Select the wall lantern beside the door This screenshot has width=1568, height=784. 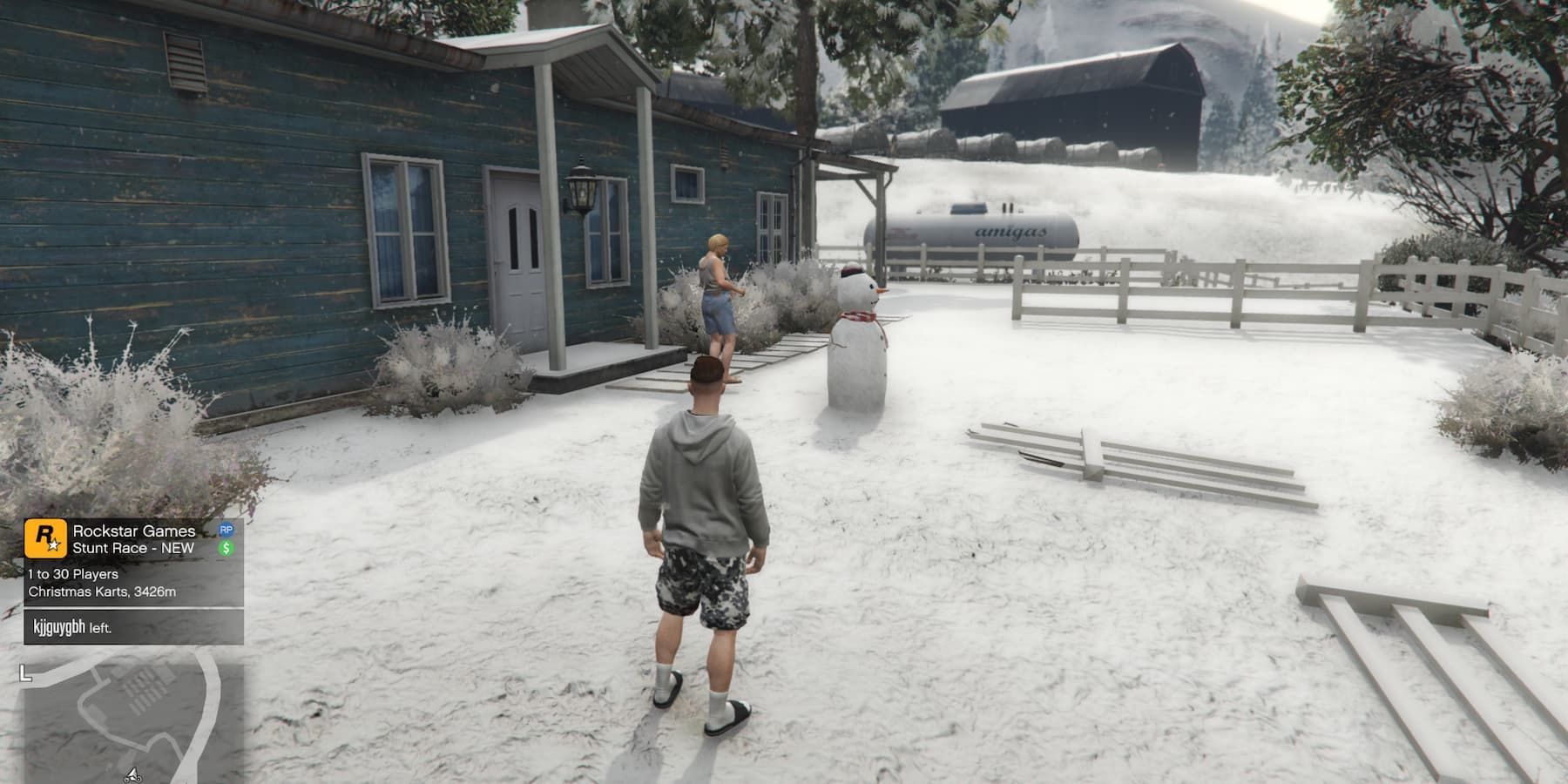[581, 187]
